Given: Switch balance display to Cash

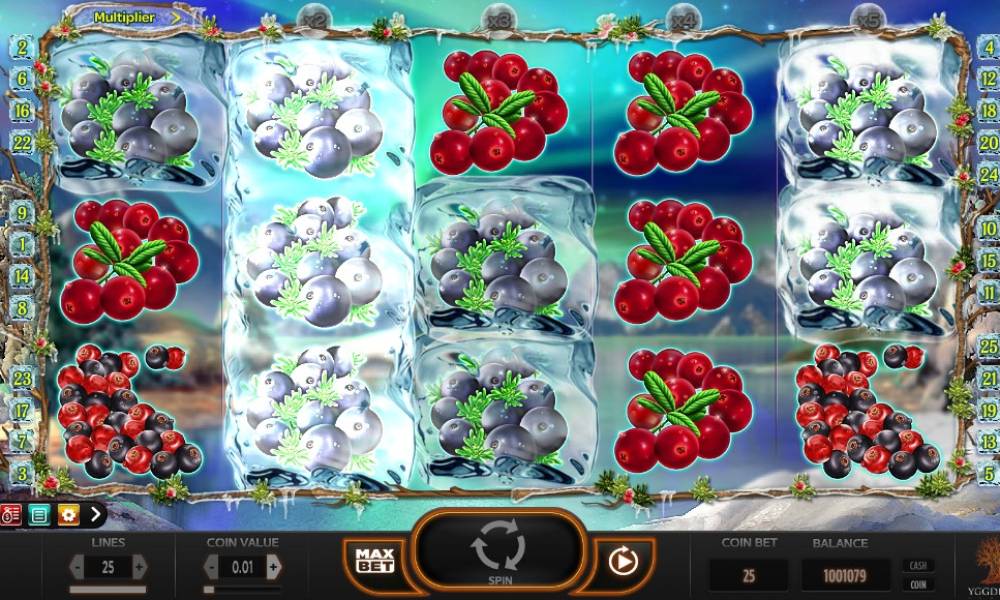Looking at the screenshot, I should pos(915,565).
